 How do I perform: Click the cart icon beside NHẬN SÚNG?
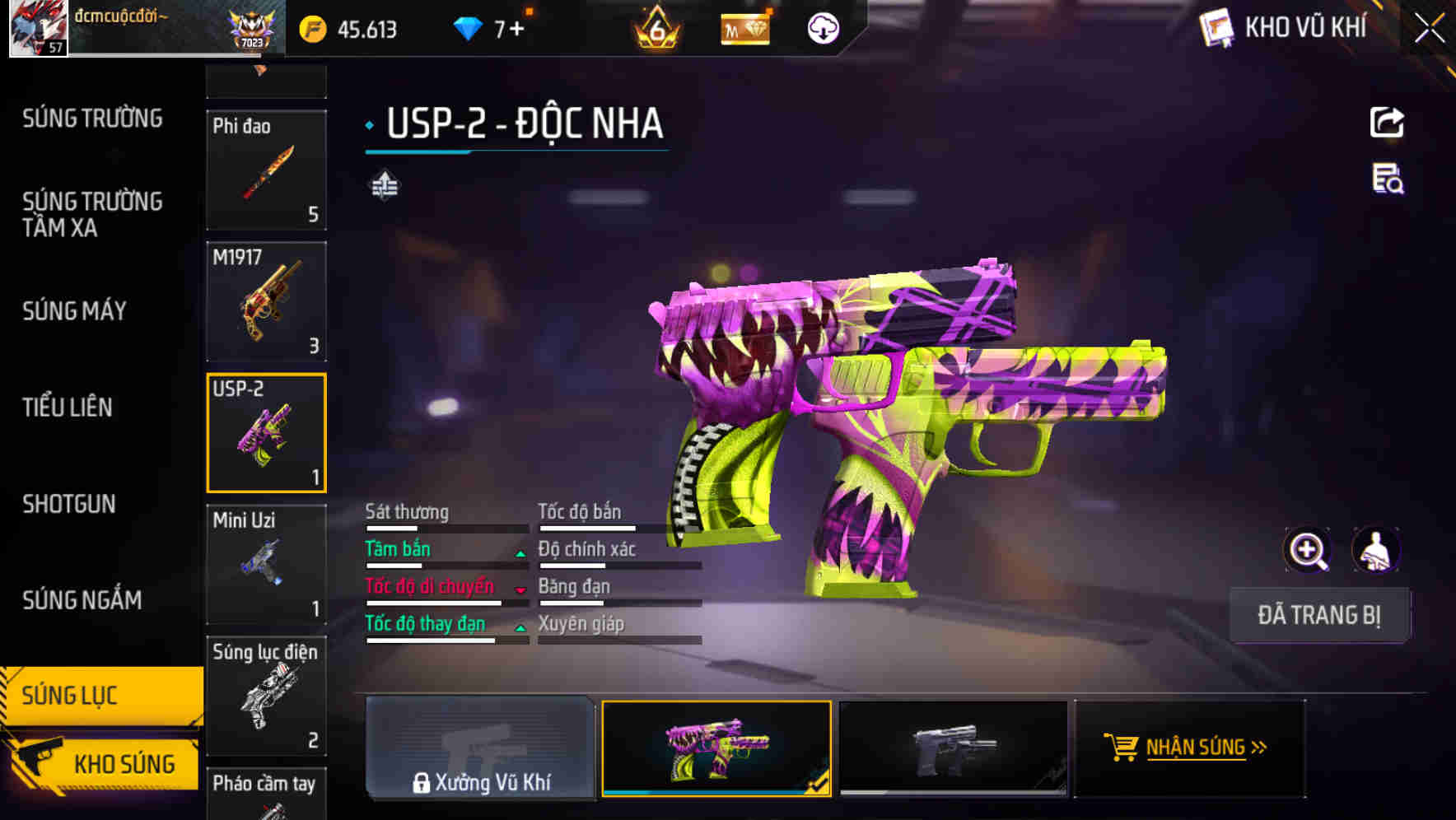1122,748
